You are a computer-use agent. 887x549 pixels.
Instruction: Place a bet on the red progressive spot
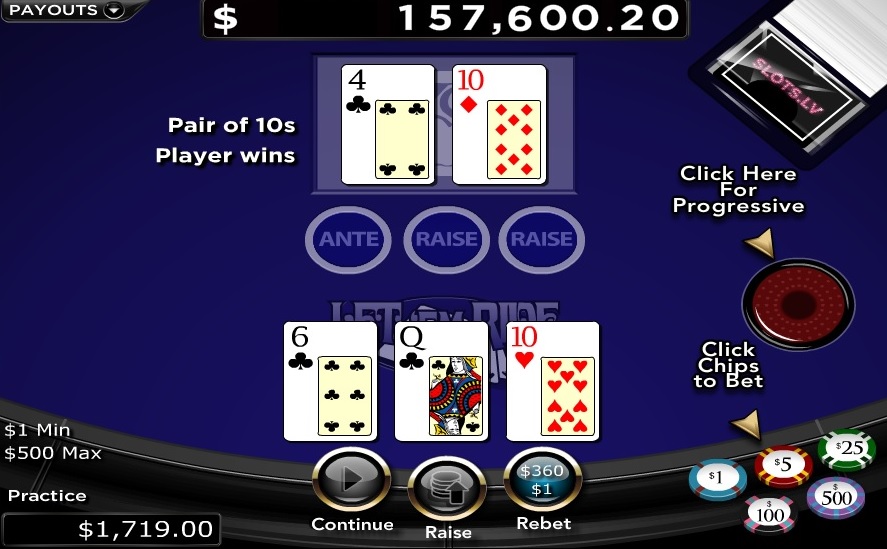click(797, 304)
